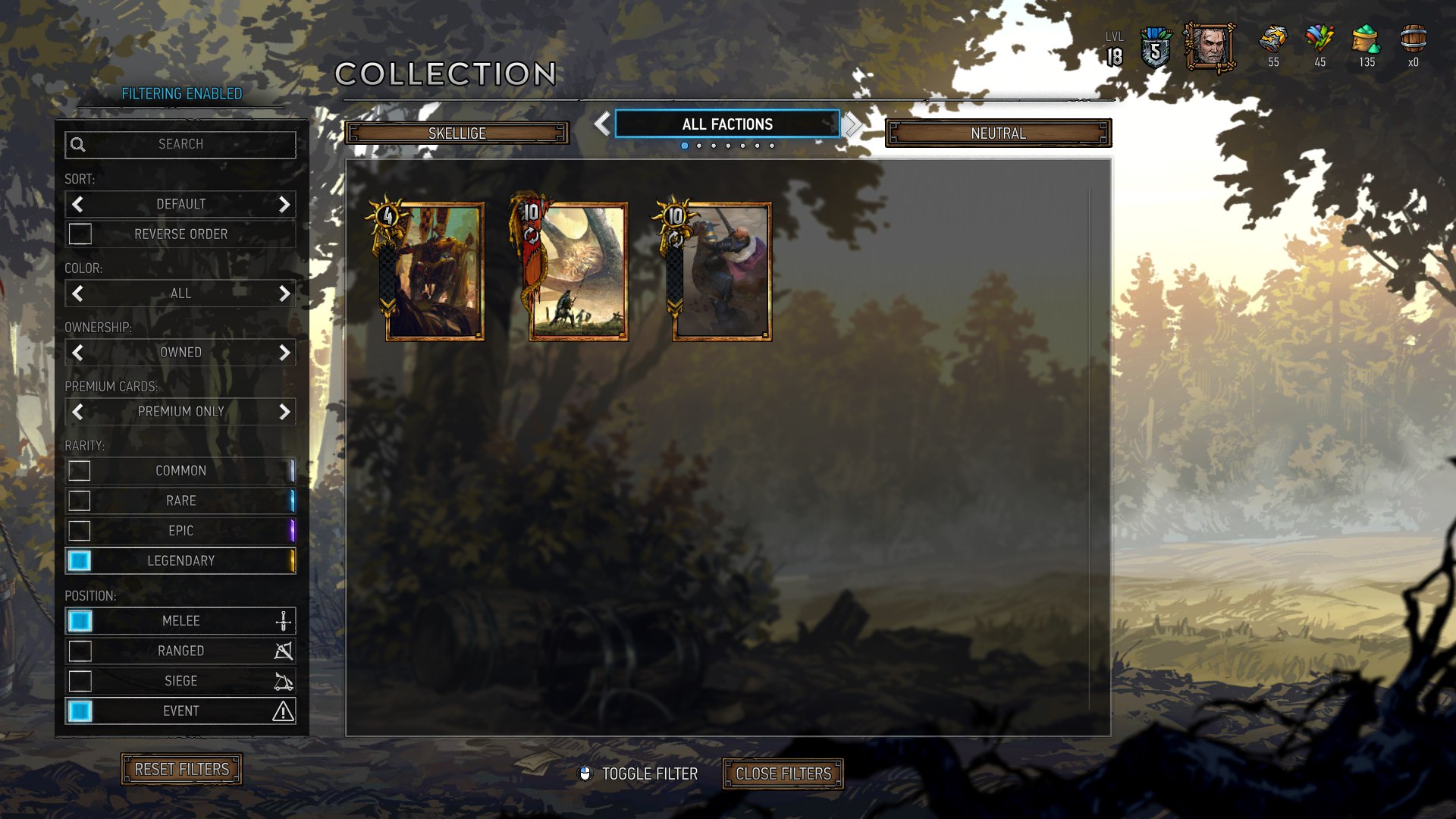Image resolution: width=1456 pixels, height=819 pixels.
Task: Pick the 10-power card with the purple-caped swordsman
Action: tap(720, 271)
